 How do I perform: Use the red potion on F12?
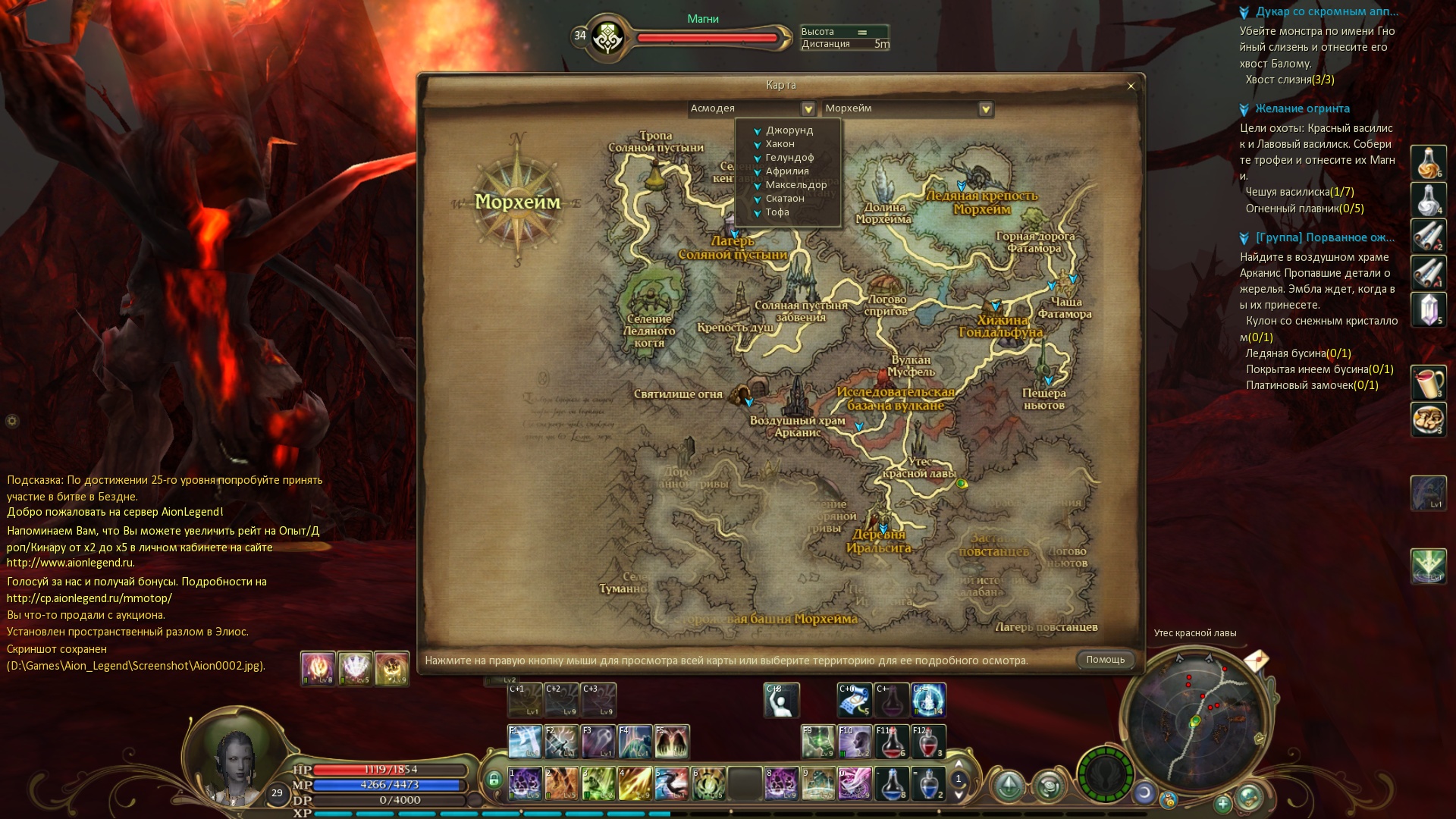click(928, 741)
